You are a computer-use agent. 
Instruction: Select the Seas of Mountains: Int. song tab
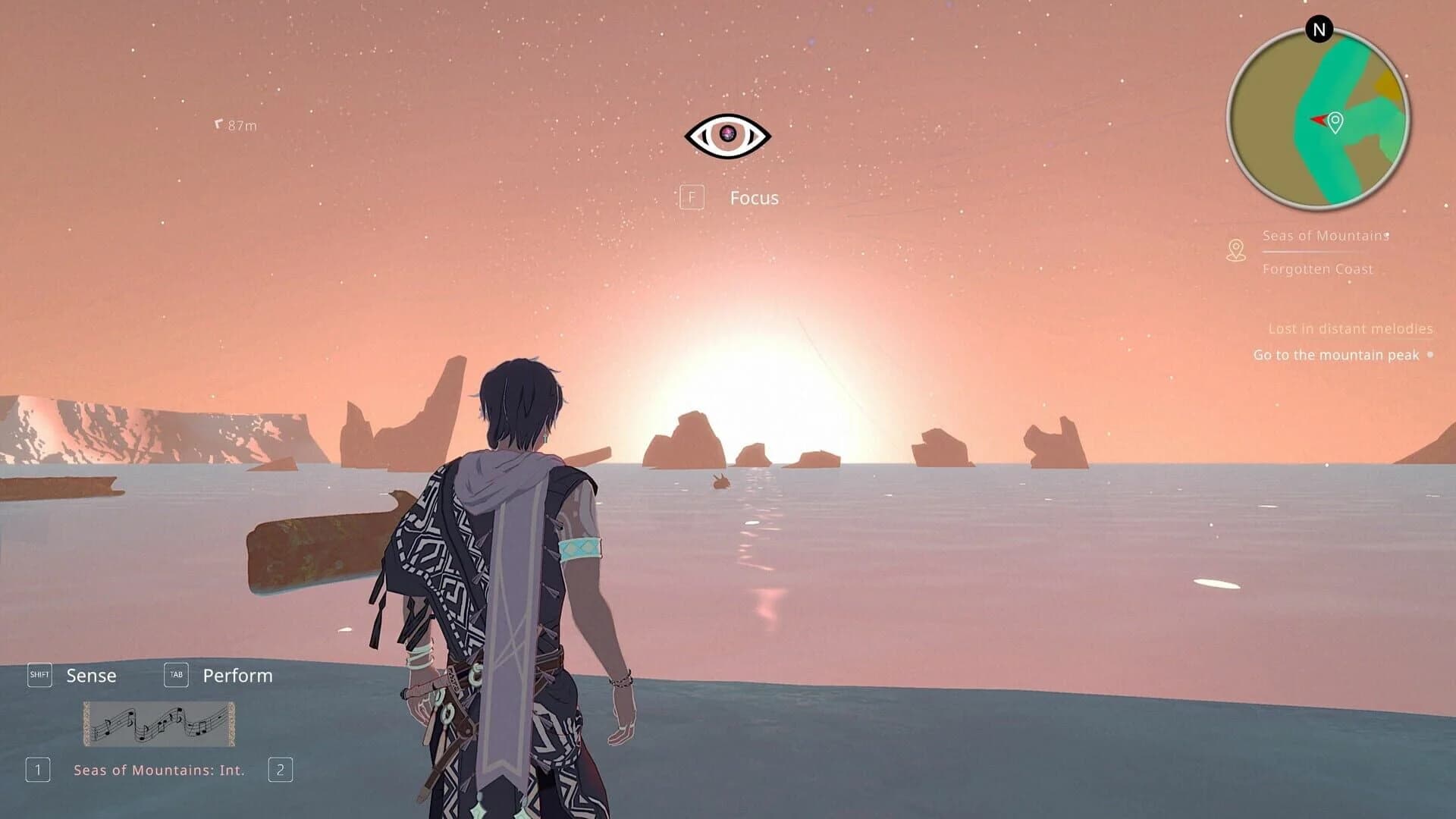coord(158,770)
